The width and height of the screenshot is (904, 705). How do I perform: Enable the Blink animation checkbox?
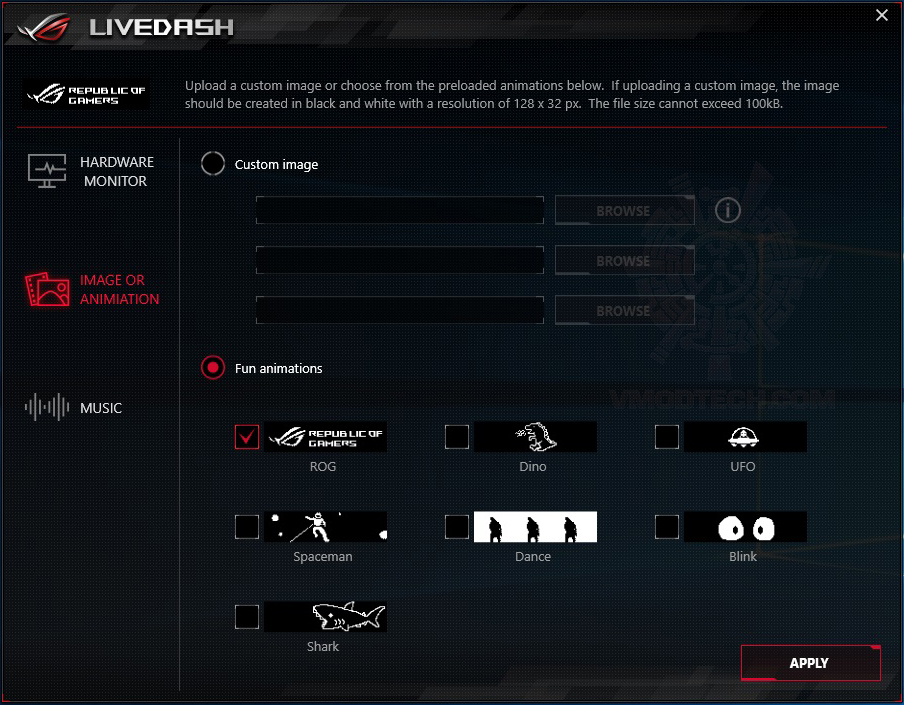click(667, 527)
